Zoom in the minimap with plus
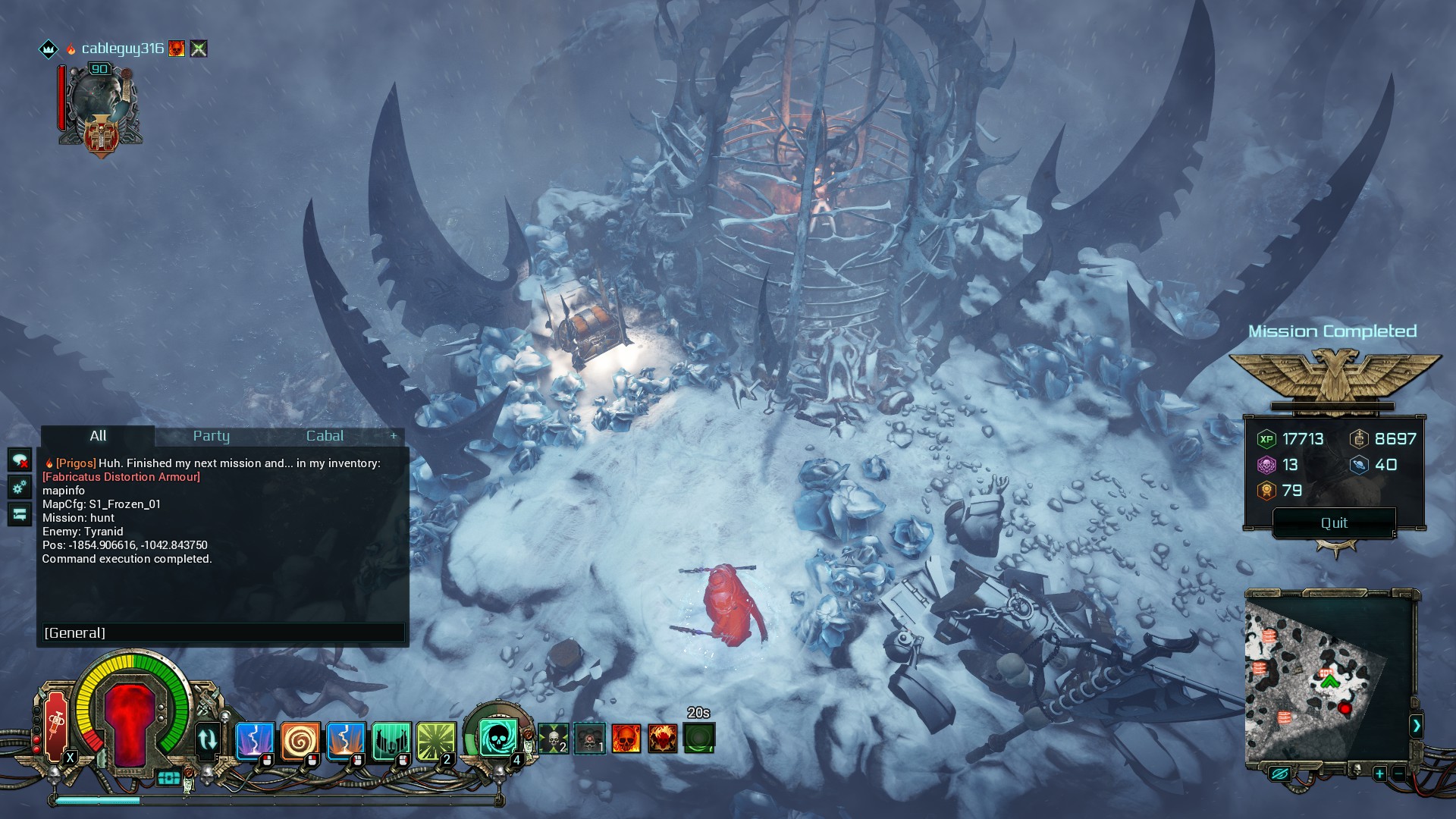The height and width of the screenshot is (819, 1456). click(1379, 774)
